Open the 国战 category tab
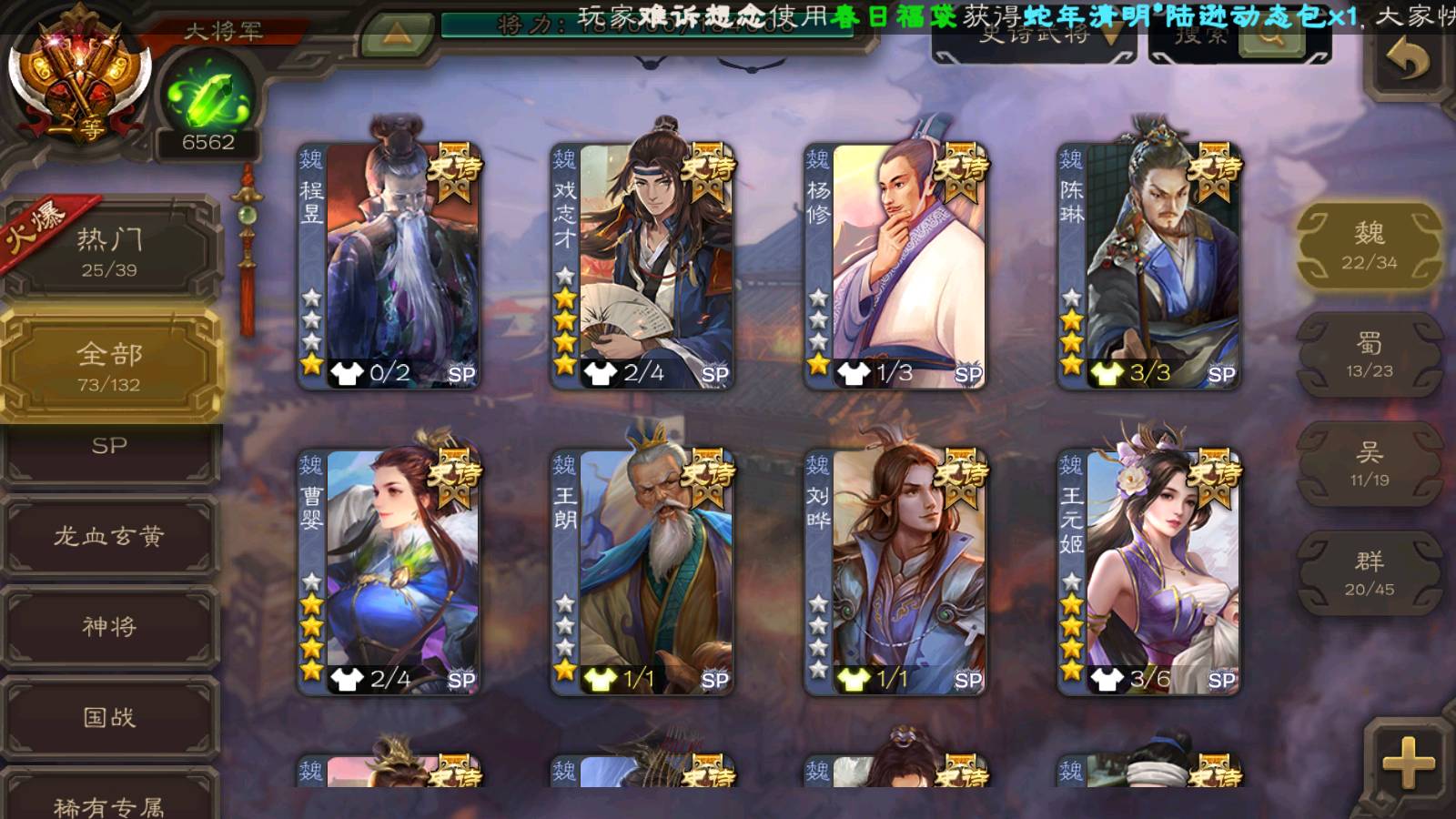 [110, 717]
